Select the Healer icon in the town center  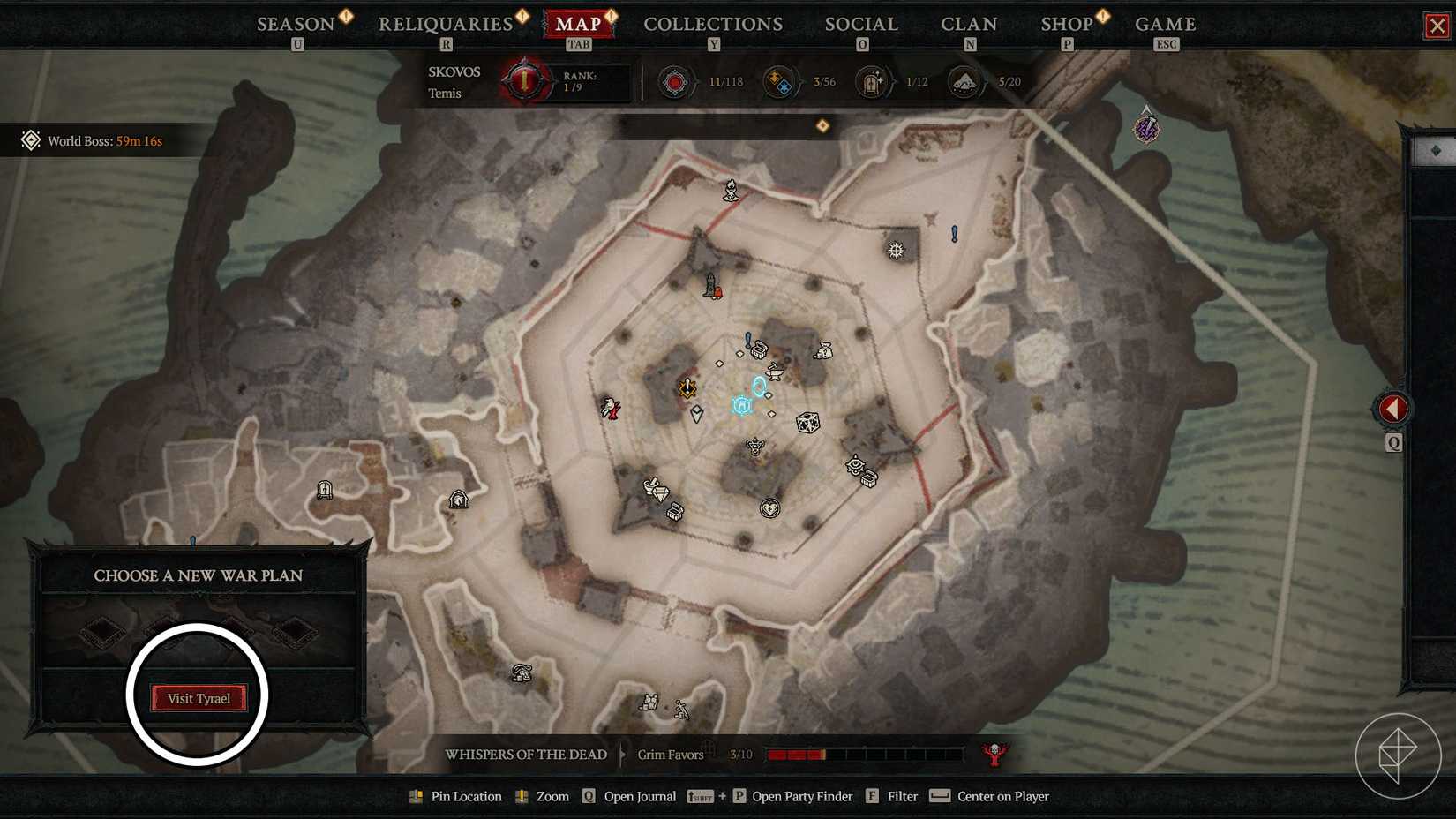pos(770,507)
